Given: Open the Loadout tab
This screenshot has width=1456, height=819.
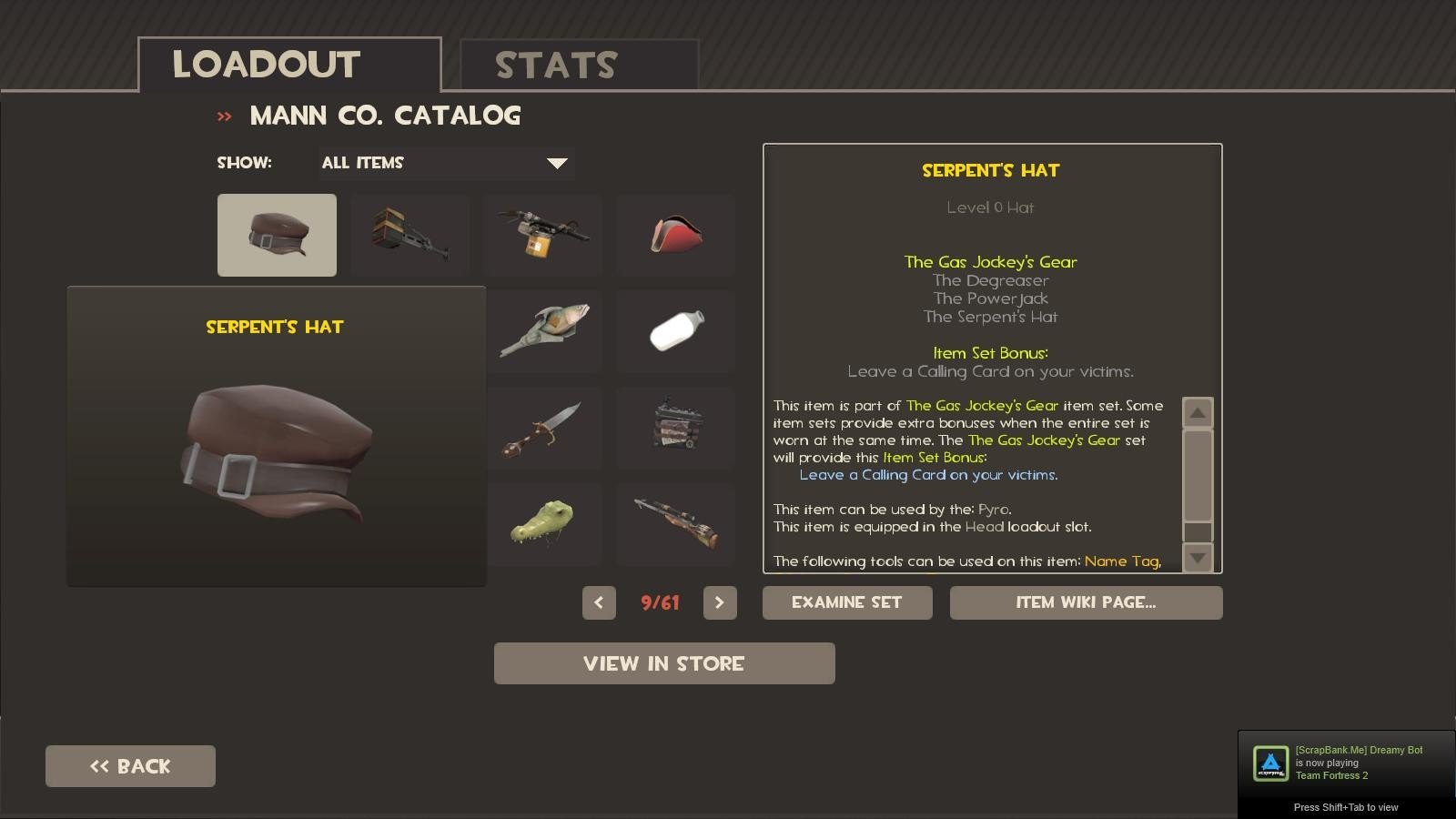Looking at the screenshot, I should click(289, 66).
